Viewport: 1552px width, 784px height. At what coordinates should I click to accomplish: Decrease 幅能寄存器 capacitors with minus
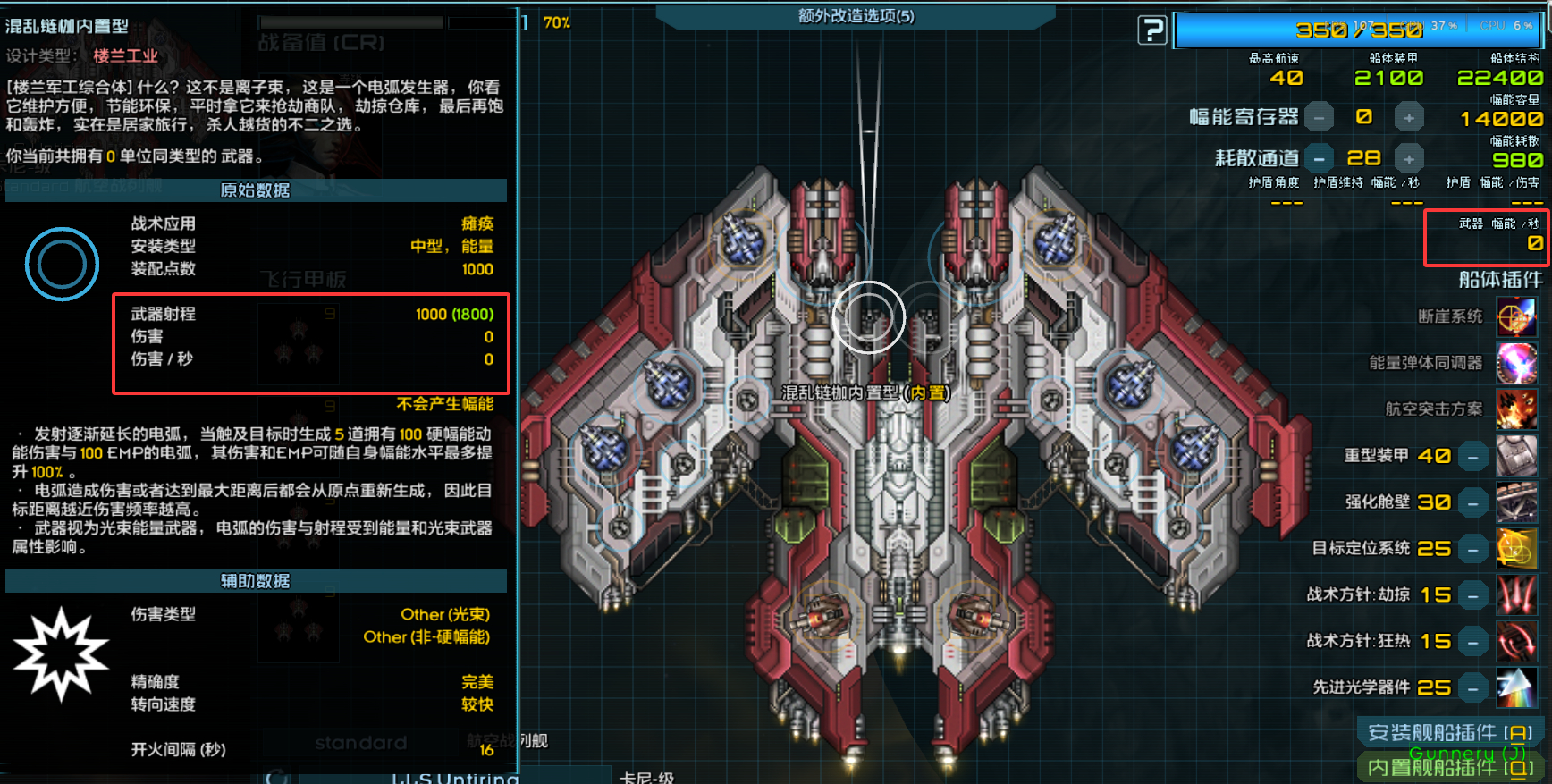(1319, 117)
